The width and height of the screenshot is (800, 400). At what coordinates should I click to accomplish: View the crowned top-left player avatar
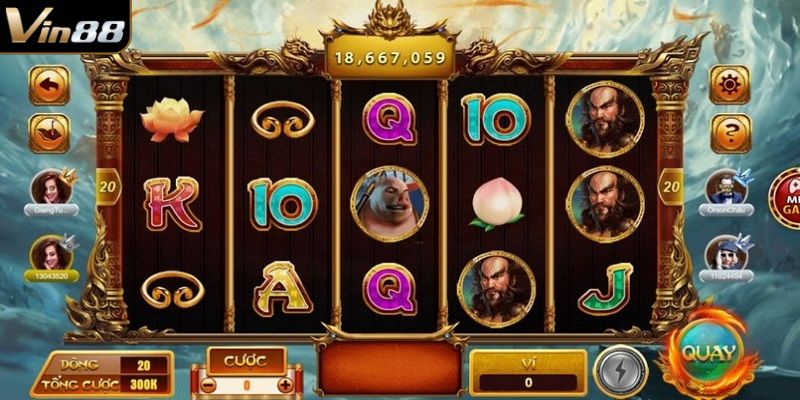[x=49, y=187]
